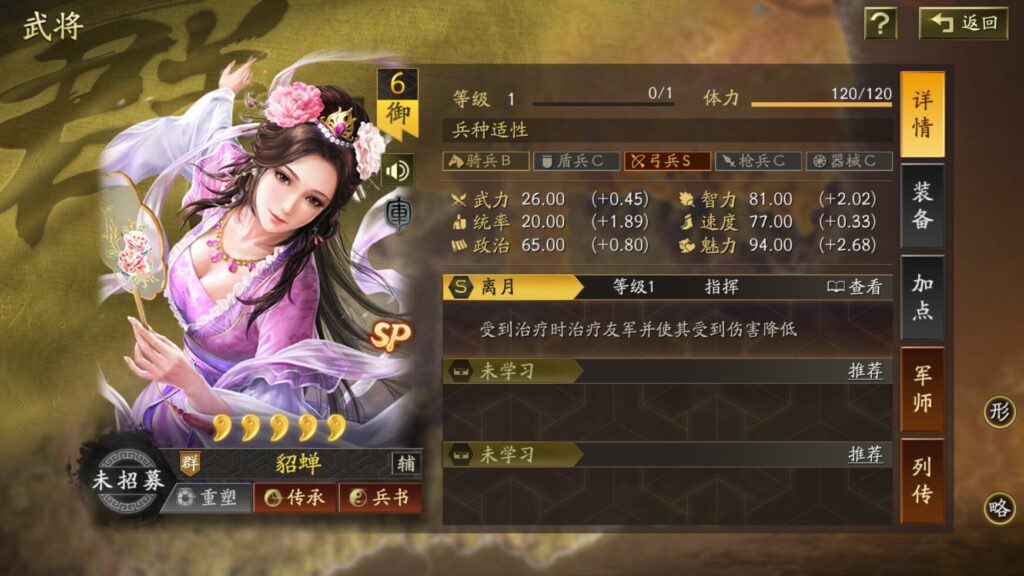The image size is (1024, 576).
Task: Select the 加点 stat points tab
Action: coord(922,297)
